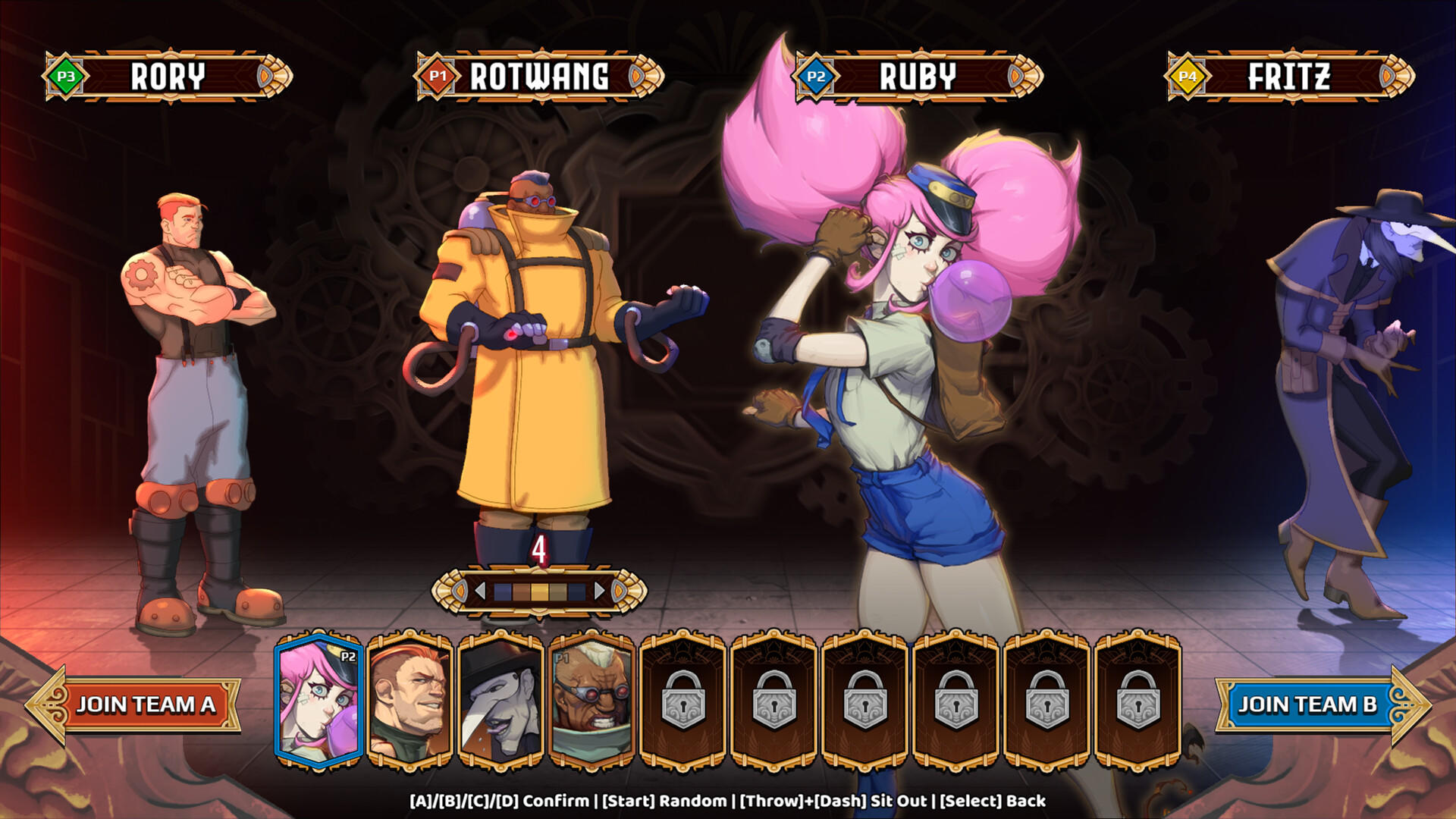Click the Rotwang name banner at the top
The height and width of the screenshot is (819, 1456).
coord(538,76)
